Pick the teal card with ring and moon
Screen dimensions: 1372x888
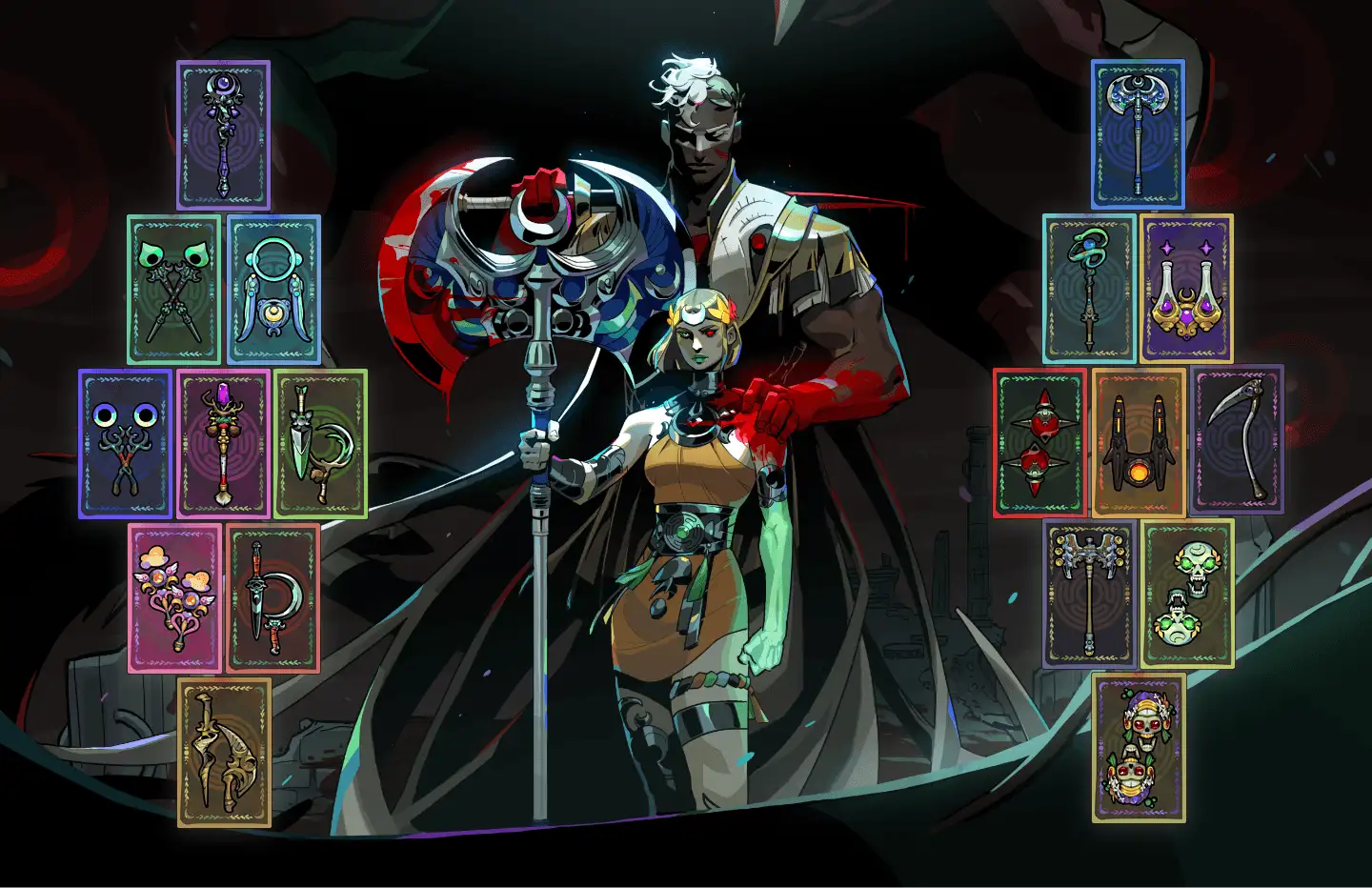coord(273,290)
